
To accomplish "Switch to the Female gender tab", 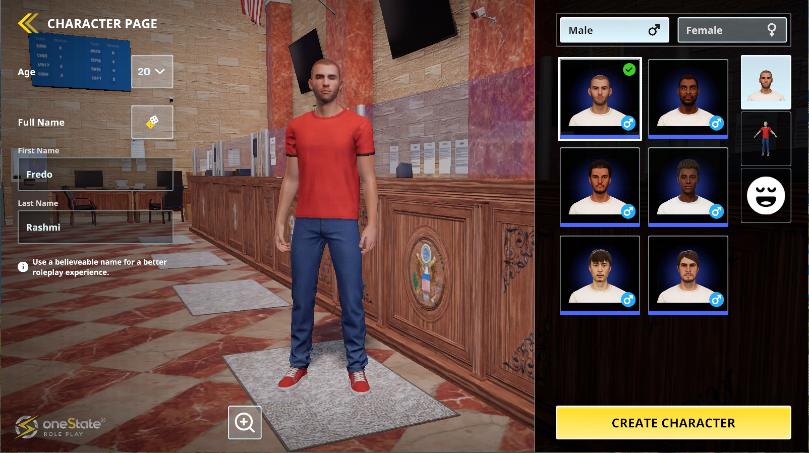I will pyautogui.click(x=731, y=30).
